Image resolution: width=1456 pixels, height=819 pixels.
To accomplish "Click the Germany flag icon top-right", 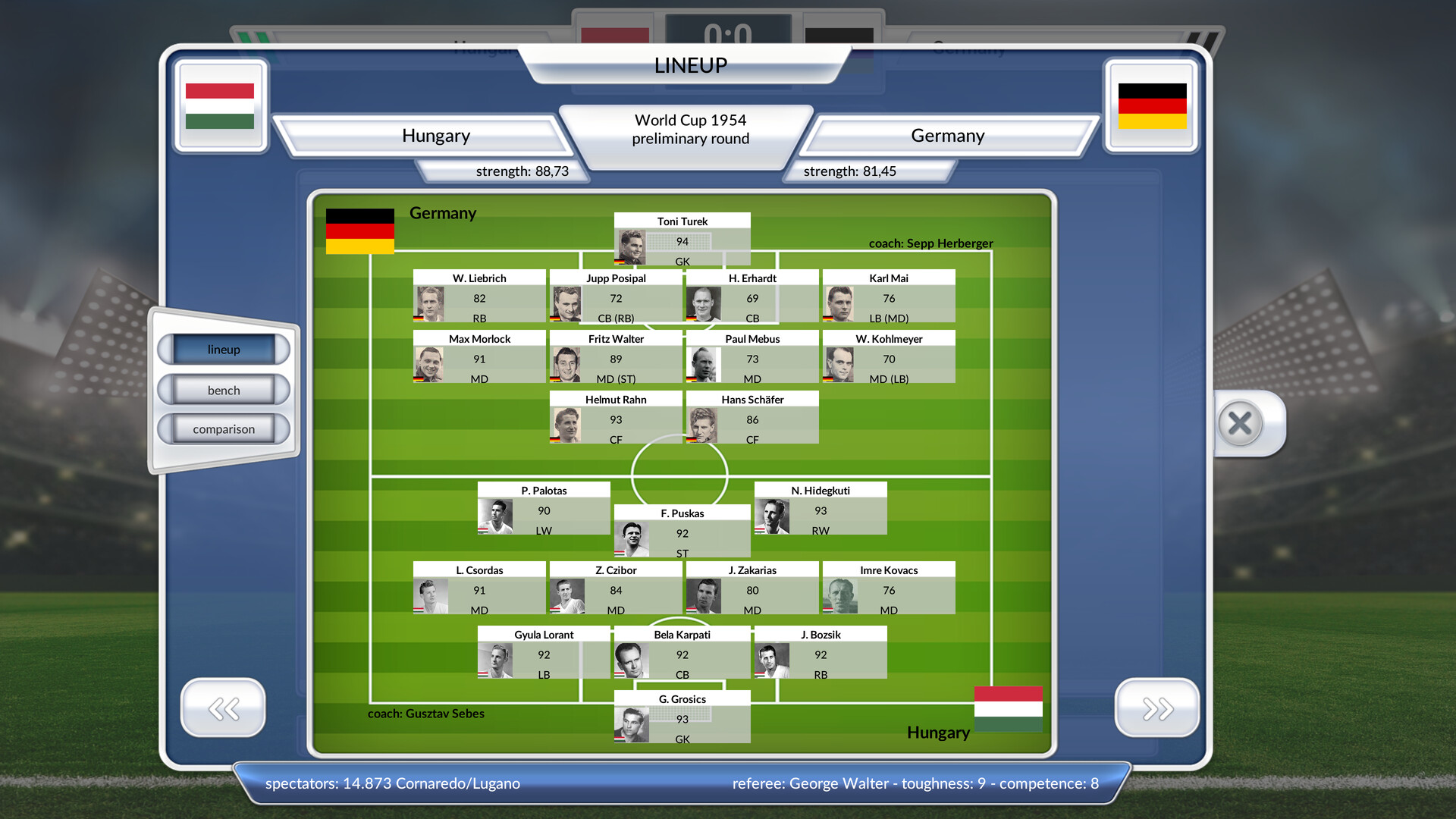I will pos(1151,105).
